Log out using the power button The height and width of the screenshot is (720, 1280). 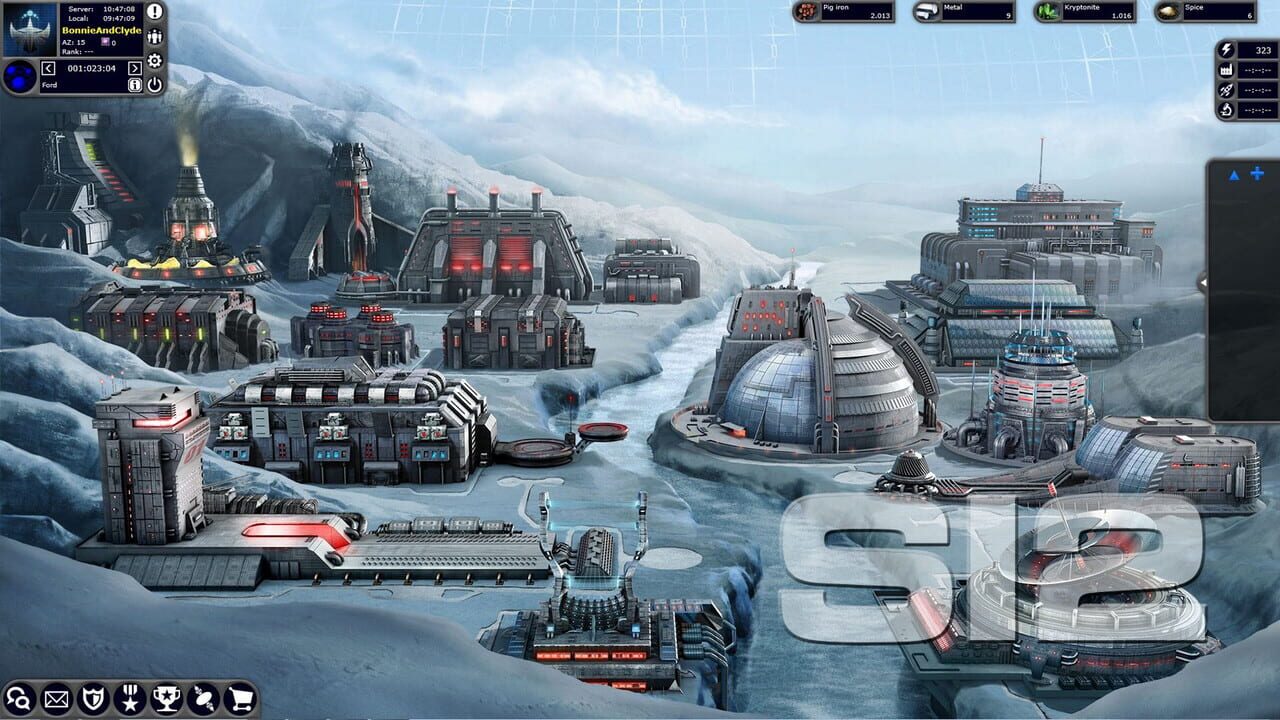153,84
